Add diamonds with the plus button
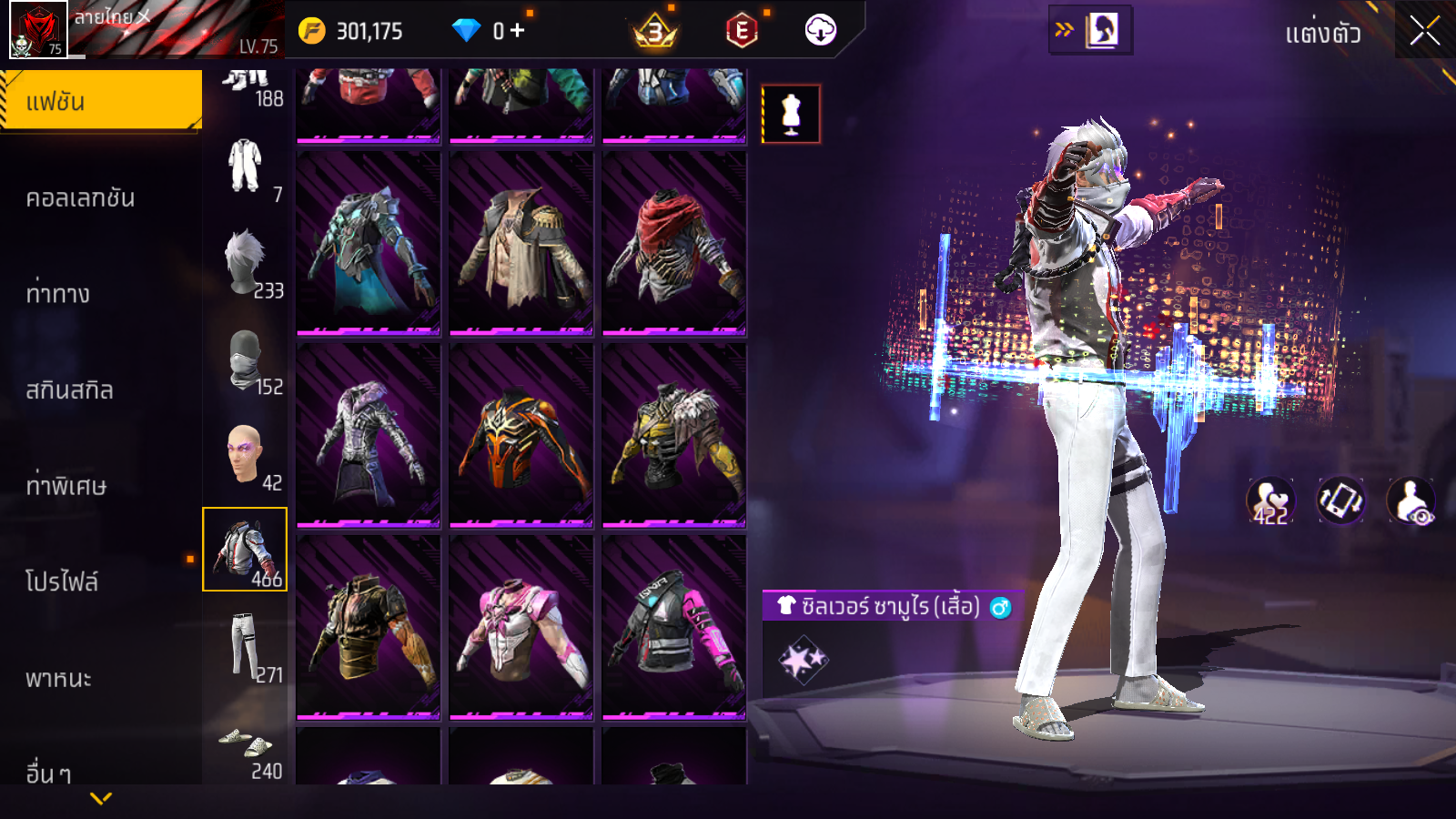The height and width of the screenshot is (819, 1456). (x=518, y=31)
